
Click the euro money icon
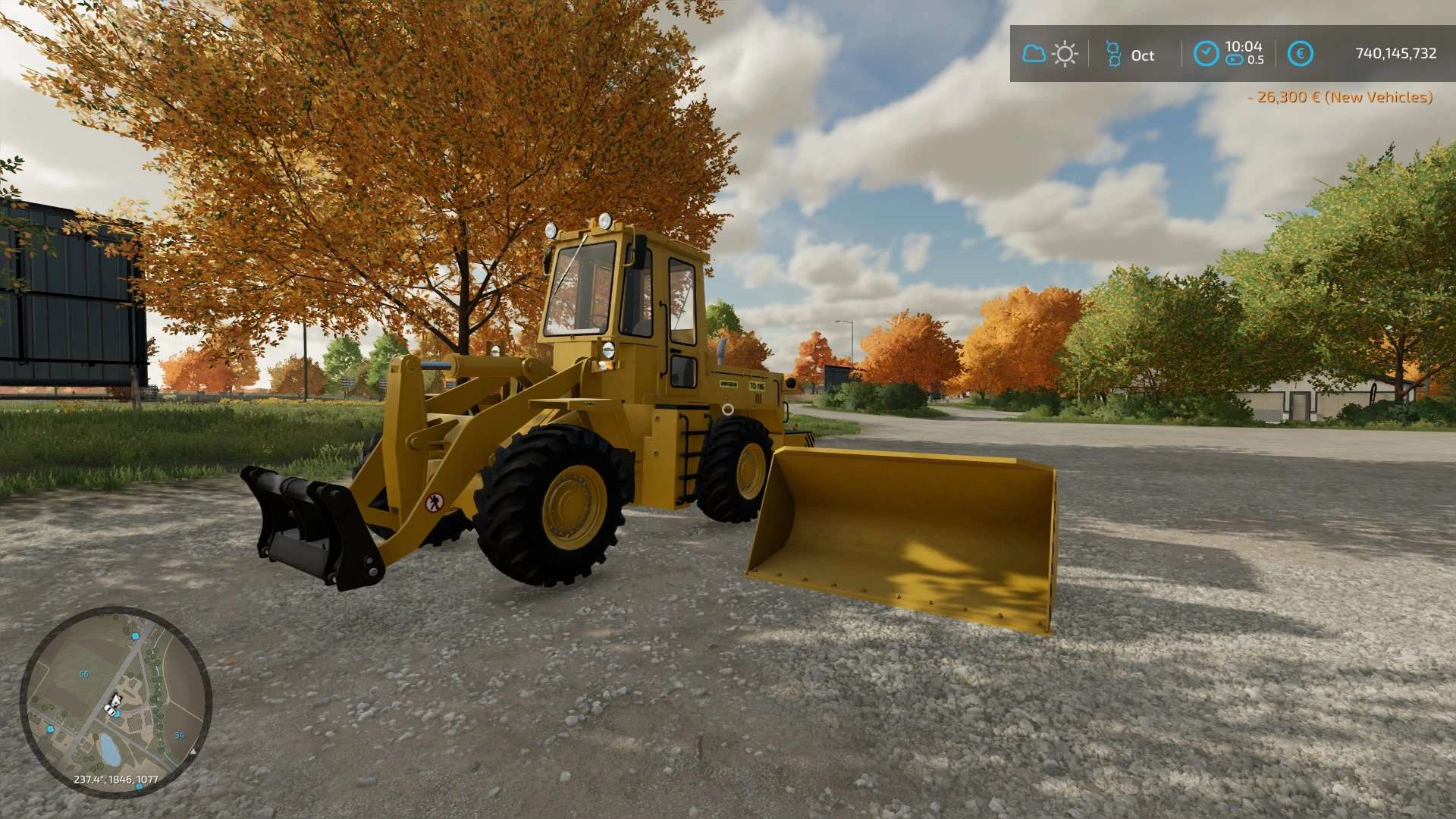(1301, 54)
